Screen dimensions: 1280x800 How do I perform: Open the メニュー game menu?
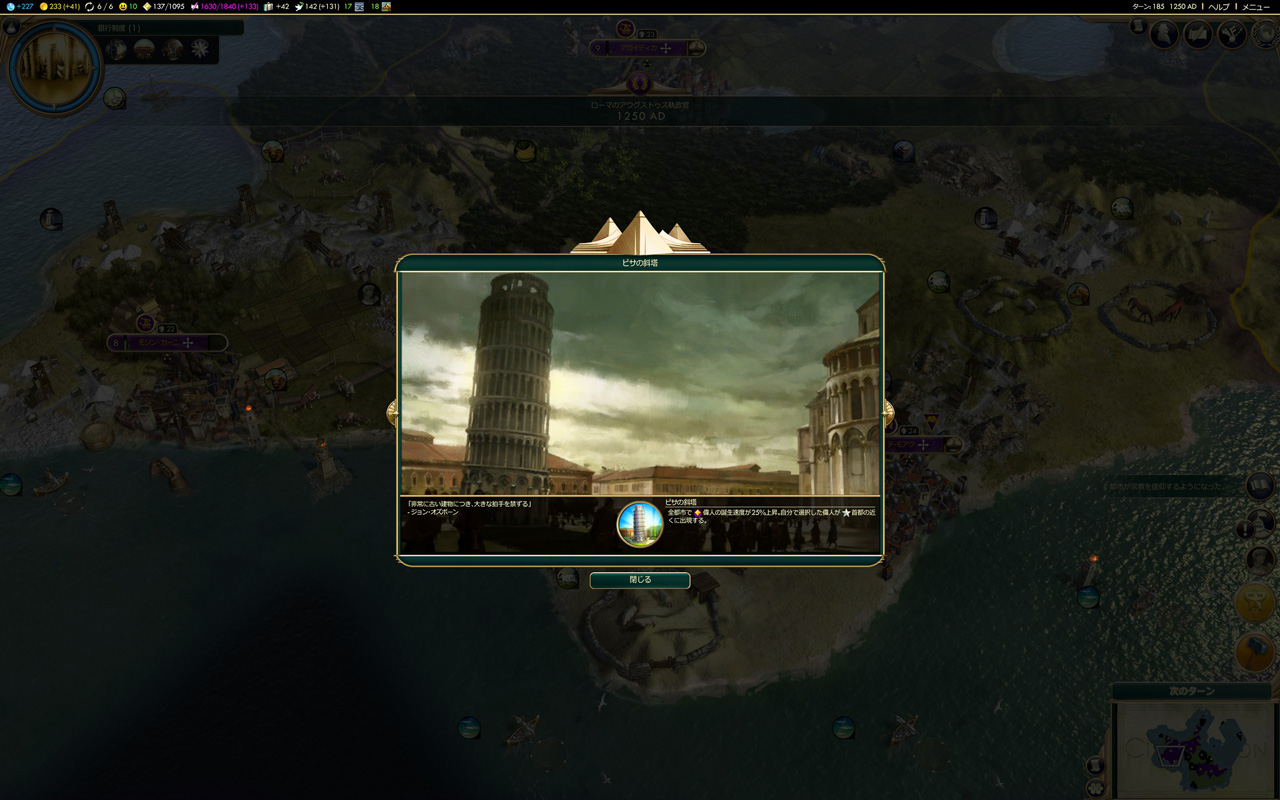pyautogui.click(x=1256, y=7)
